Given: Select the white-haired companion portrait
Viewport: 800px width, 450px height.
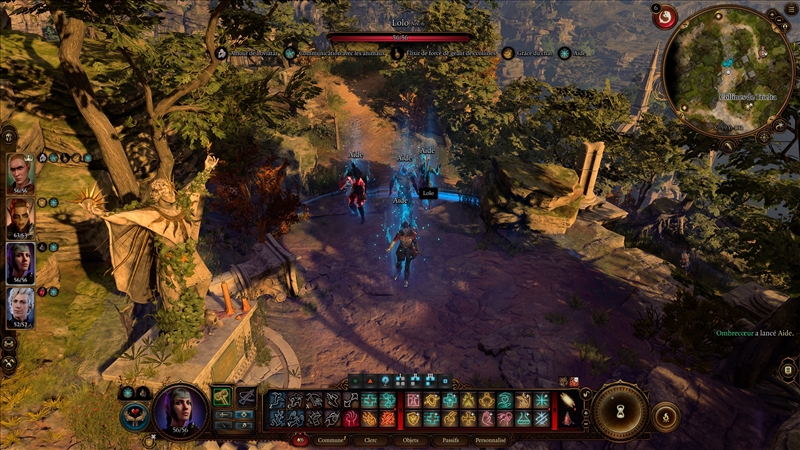Looking at the screenshot, I should [21, 307].
